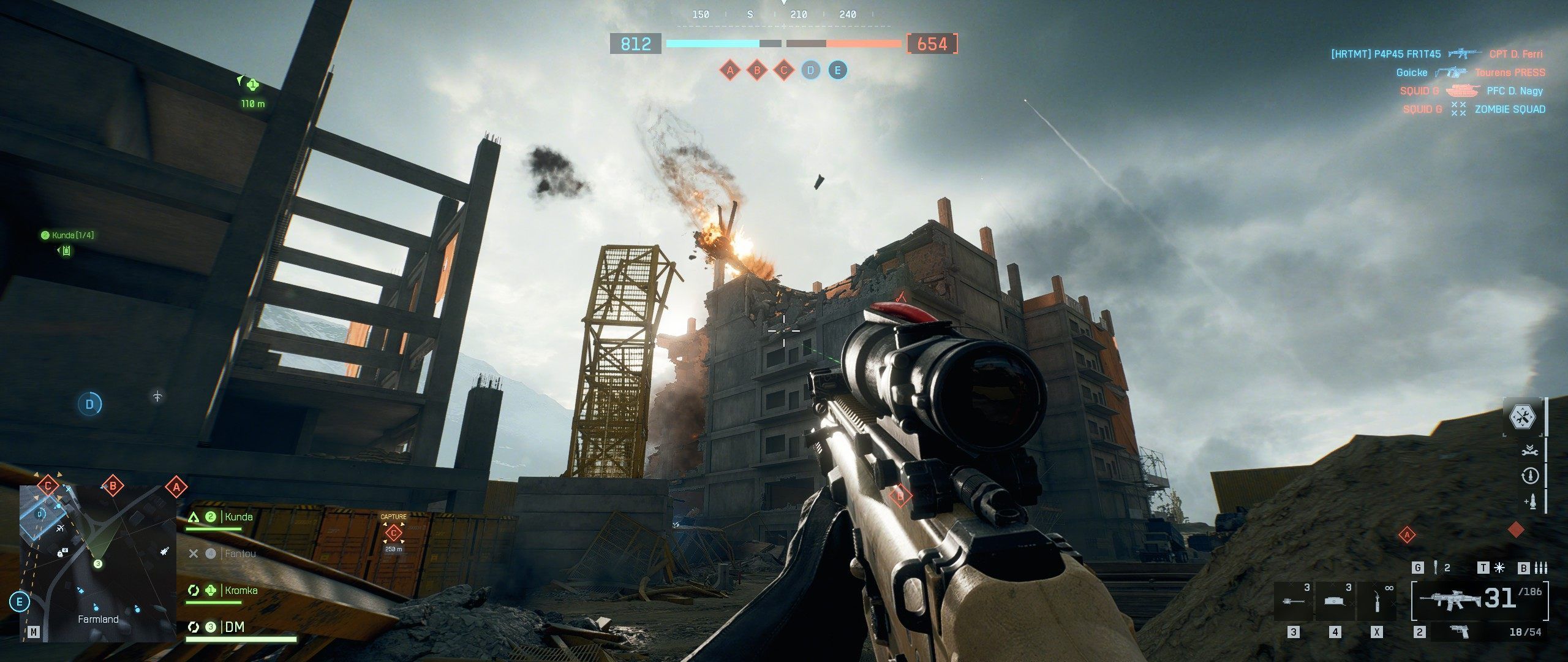Click objective A icon in the top bar
Viewport: 1568px width, 662px height.
click(729, 70)
